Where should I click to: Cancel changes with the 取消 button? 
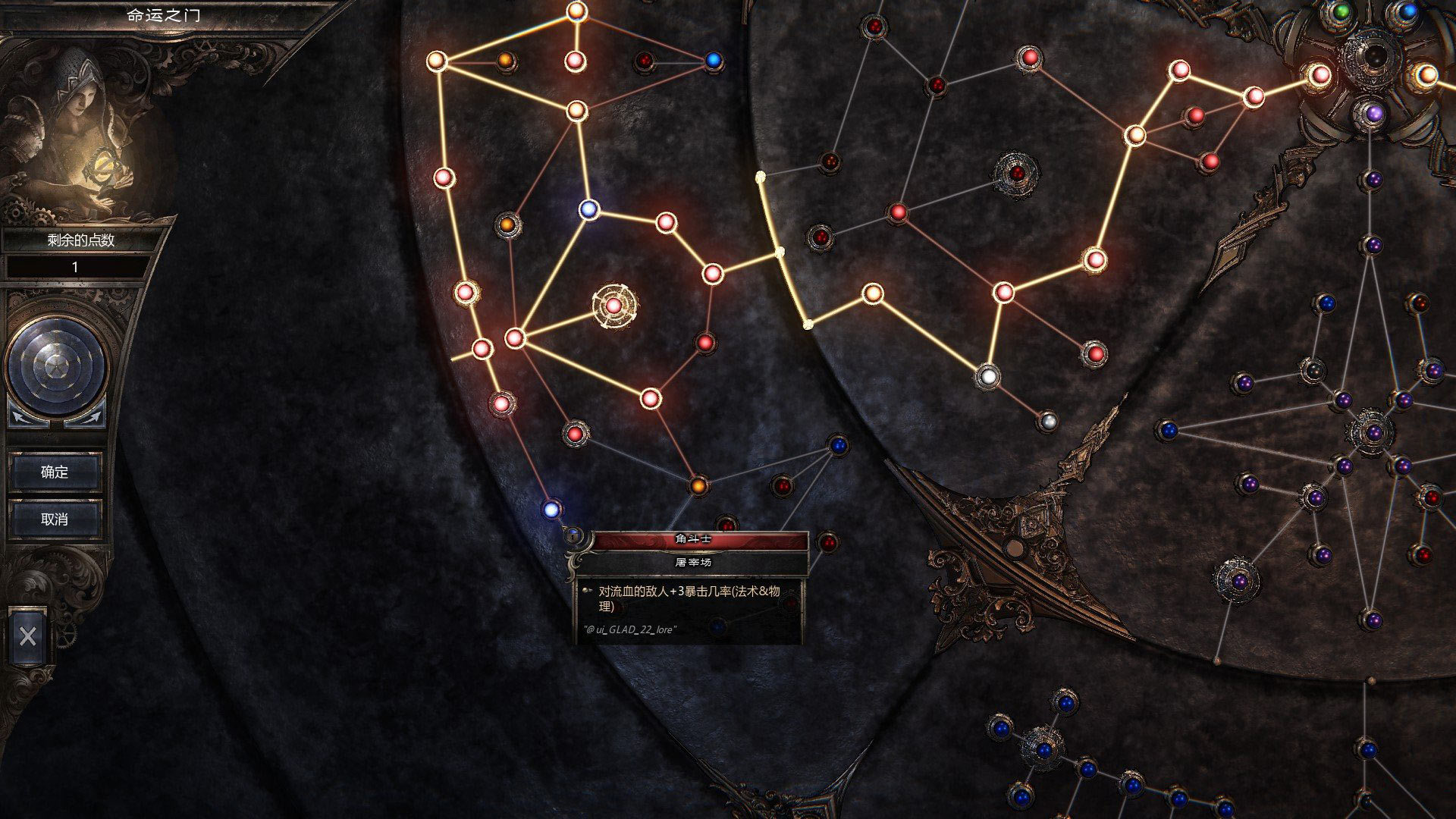point(55,519)
